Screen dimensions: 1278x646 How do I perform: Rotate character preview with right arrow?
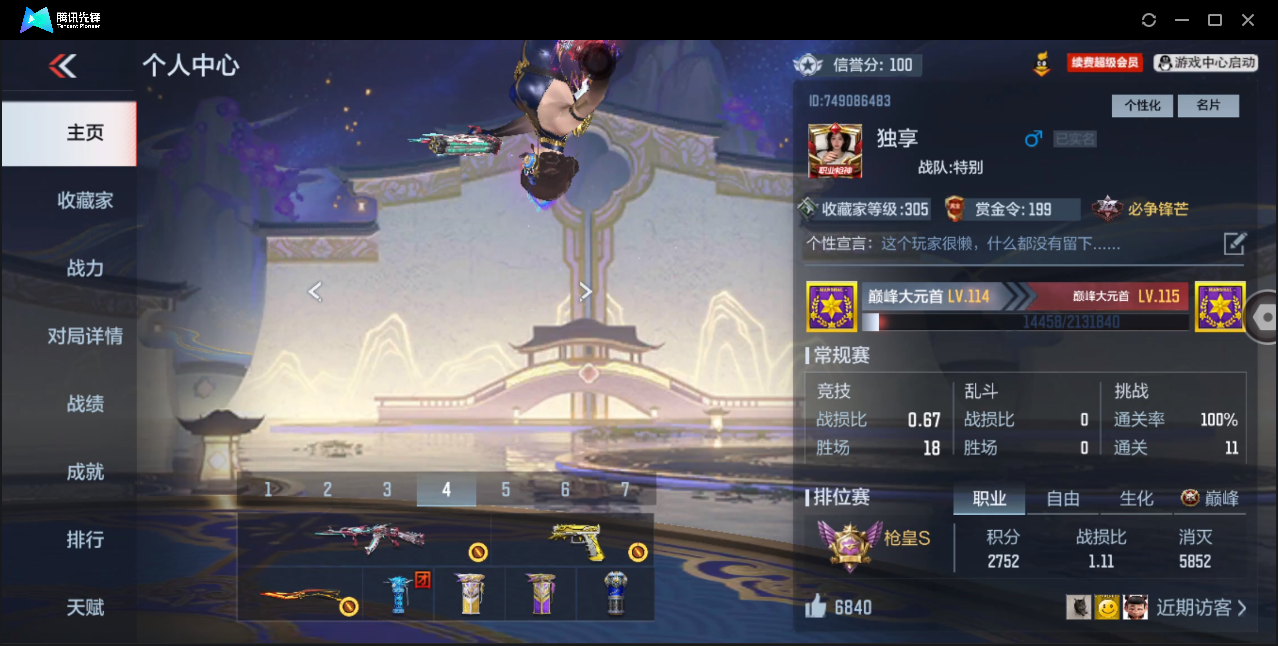click(x=586, y=291)
